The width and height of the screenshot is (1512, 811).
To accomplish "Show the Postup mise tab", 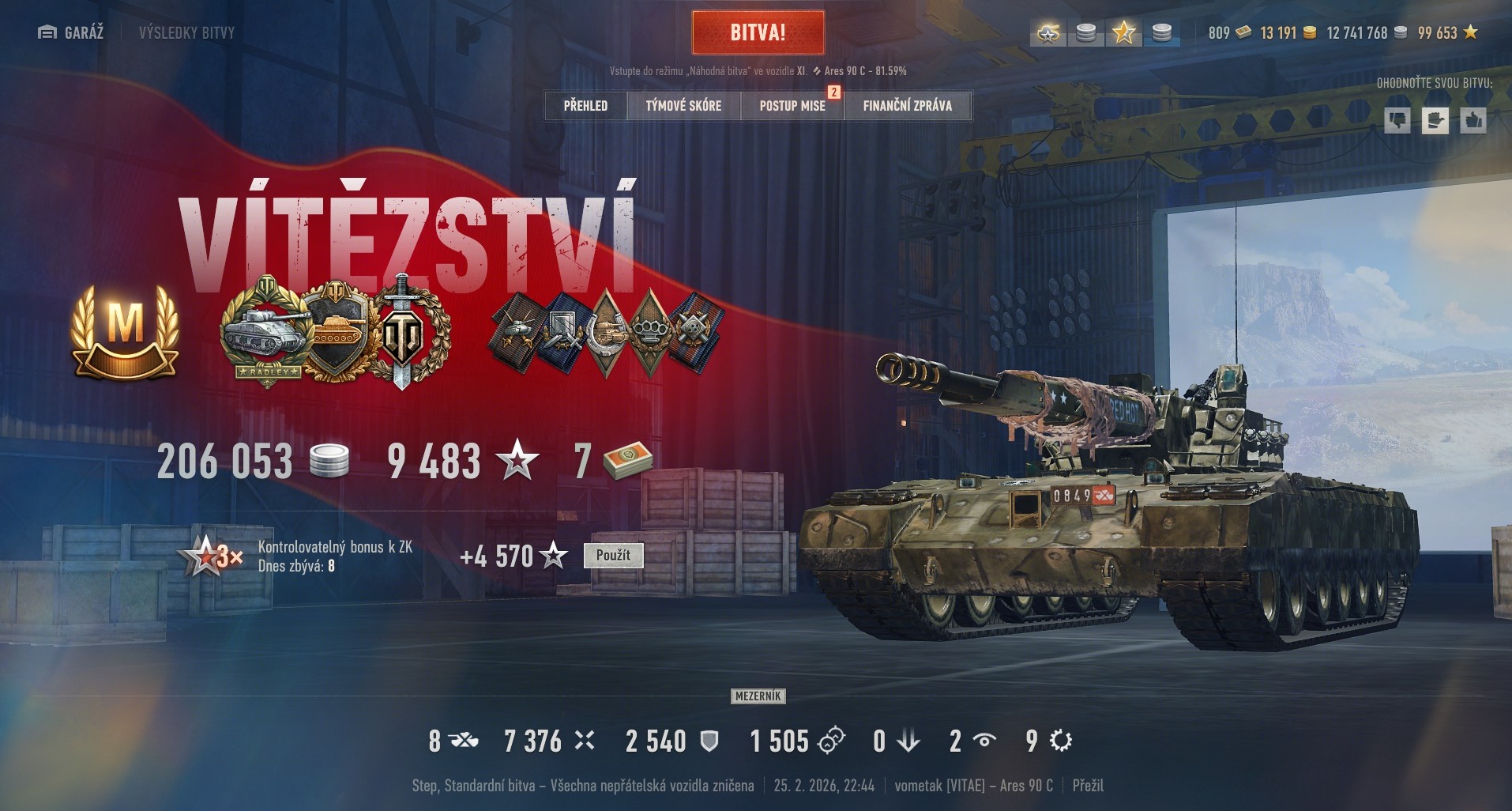I will (792, 105).
